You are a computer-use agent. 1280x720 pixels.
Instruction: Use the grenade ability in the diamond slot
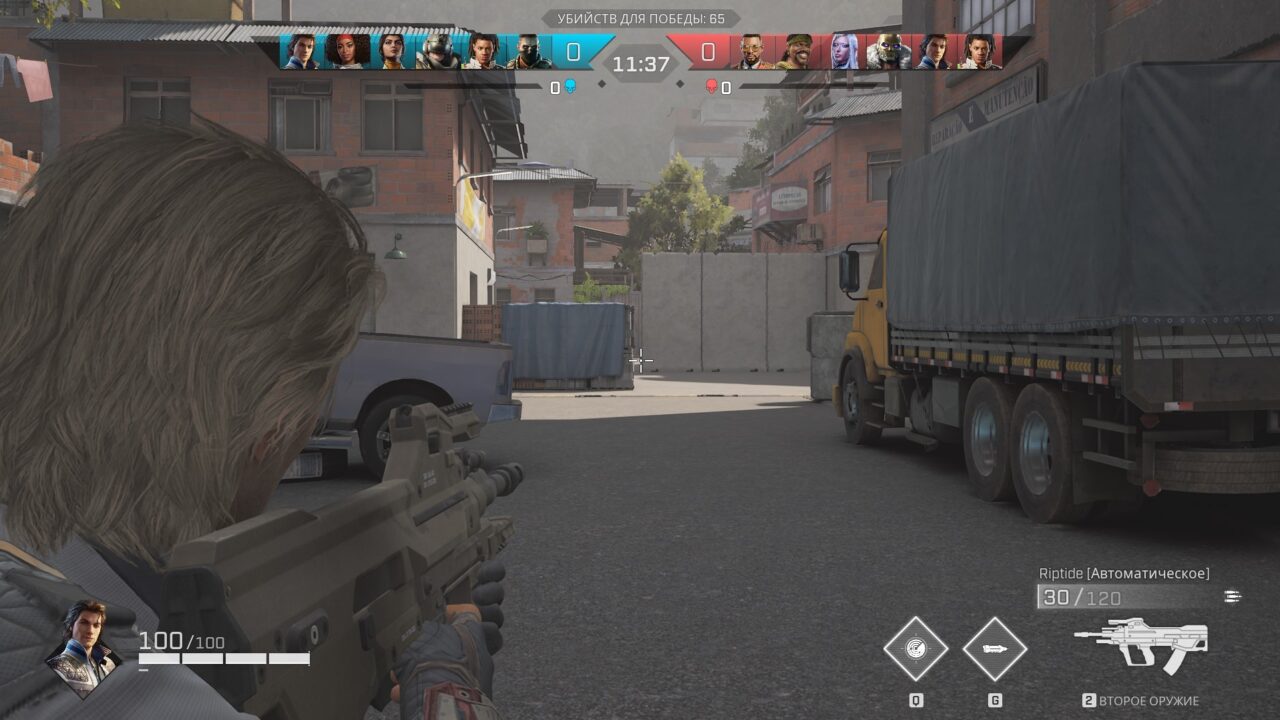click(995, 648)
